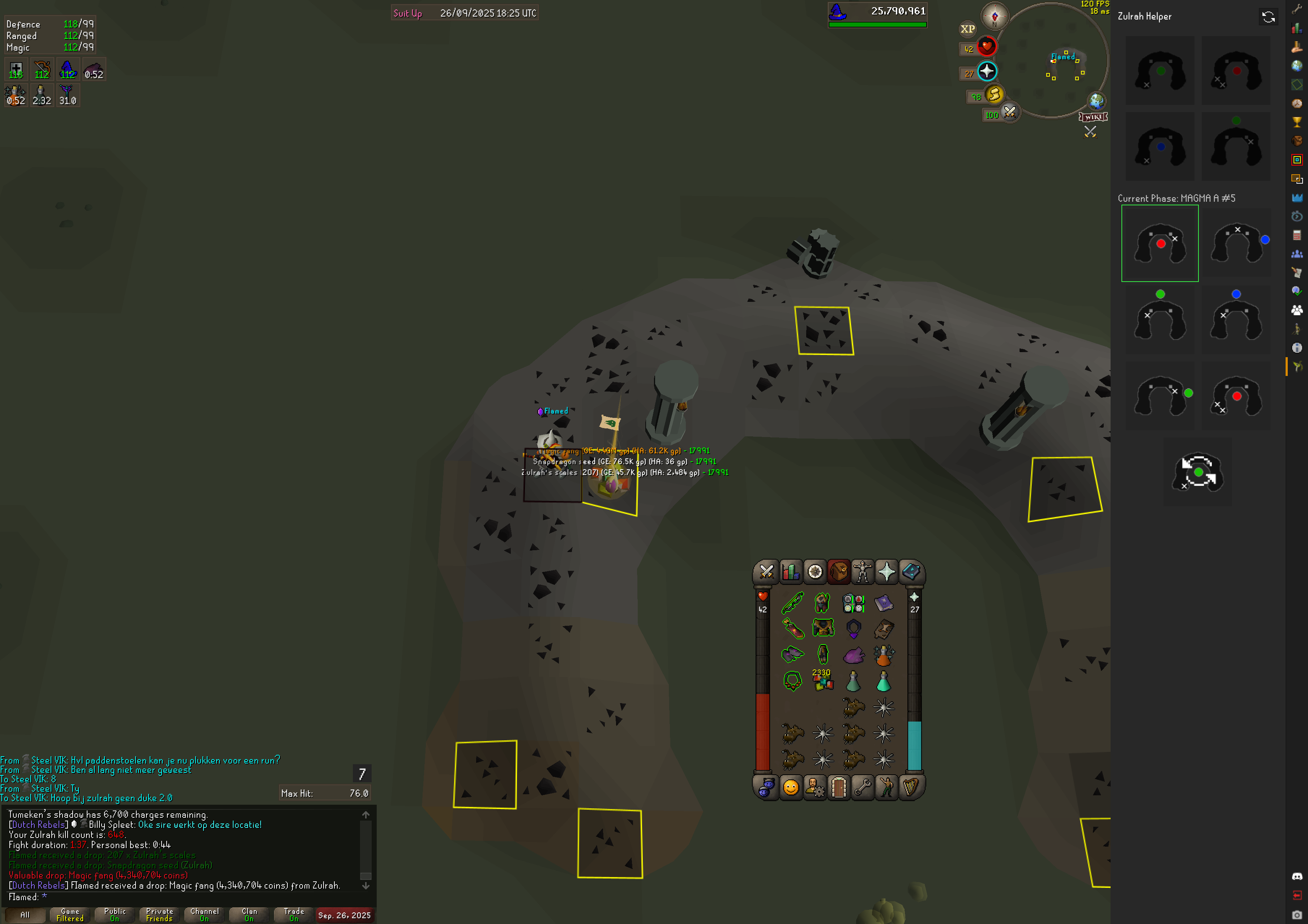This screenshot has width=1308, height=924.
Task: Toggle the XP drops orb
Action: [967, 29]
